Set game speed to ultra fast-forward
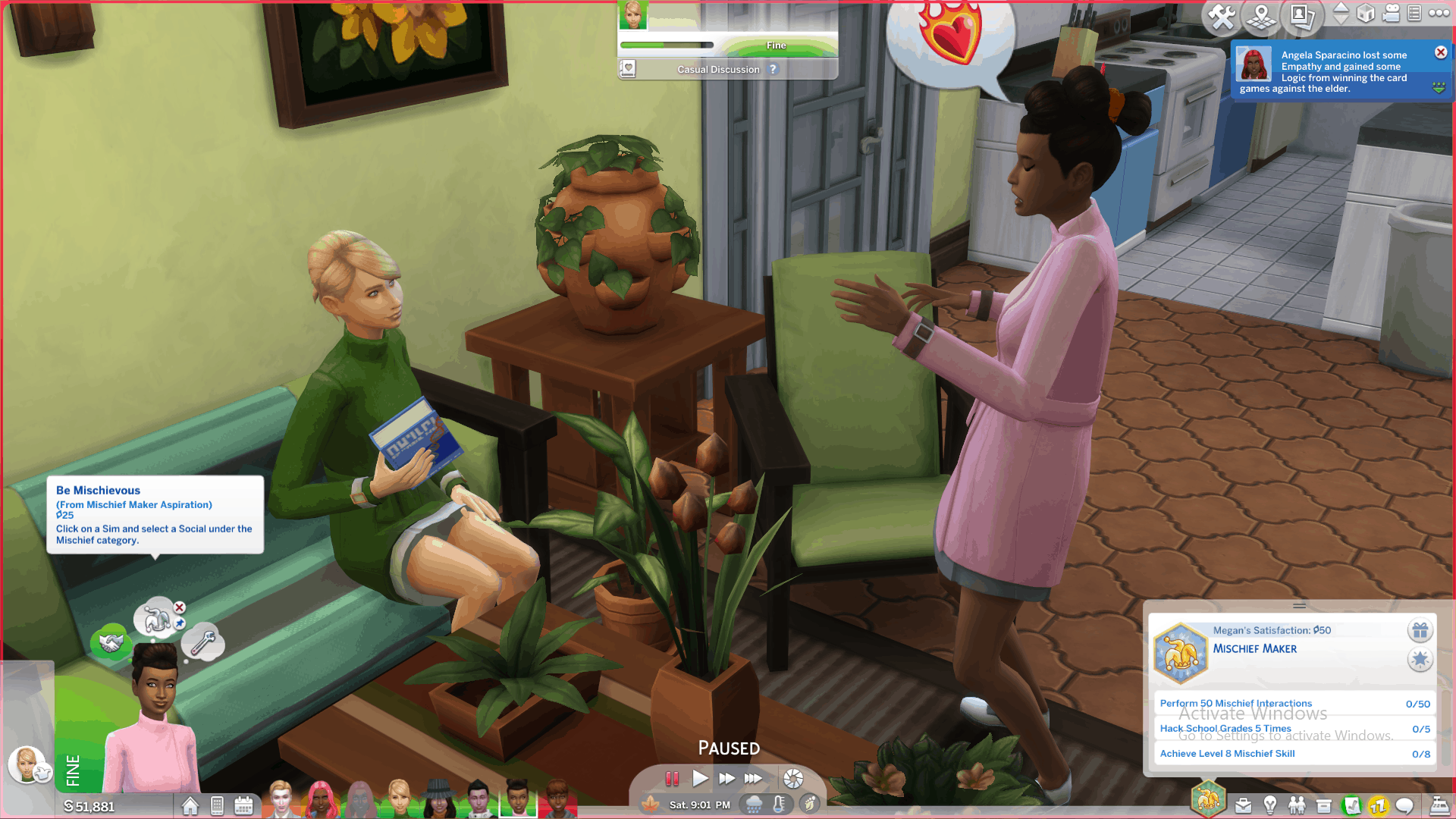 click(753, 779)
